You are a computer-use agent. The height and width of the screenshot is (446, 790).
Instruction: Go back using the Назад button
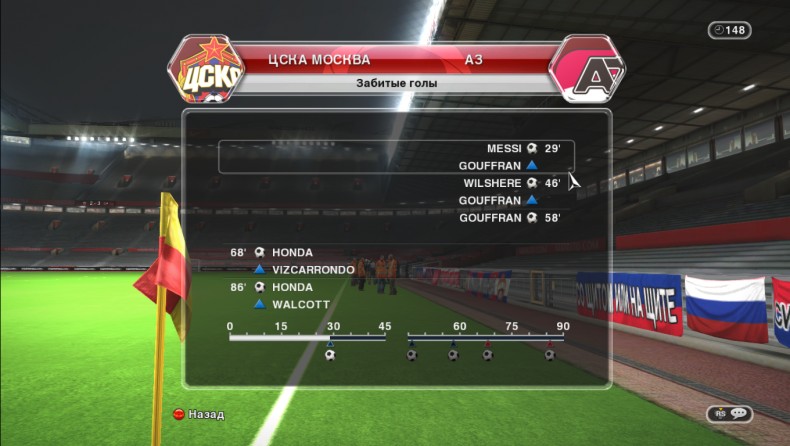(198, 414)
